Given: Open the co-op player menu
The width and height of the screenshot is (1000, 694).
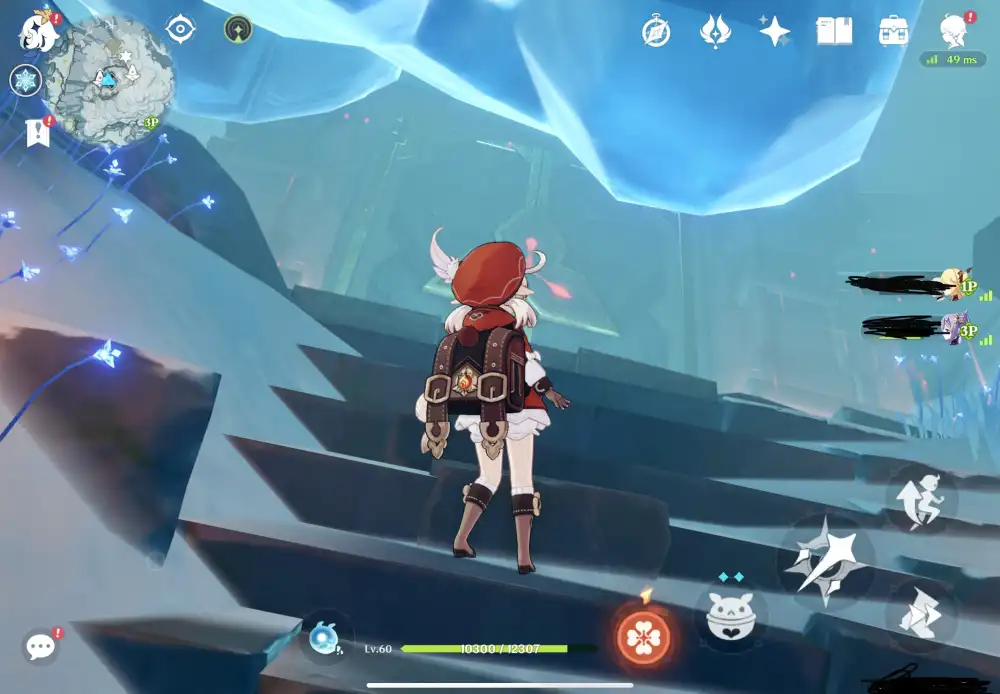Looking at the screenshot, I should 954,31.
